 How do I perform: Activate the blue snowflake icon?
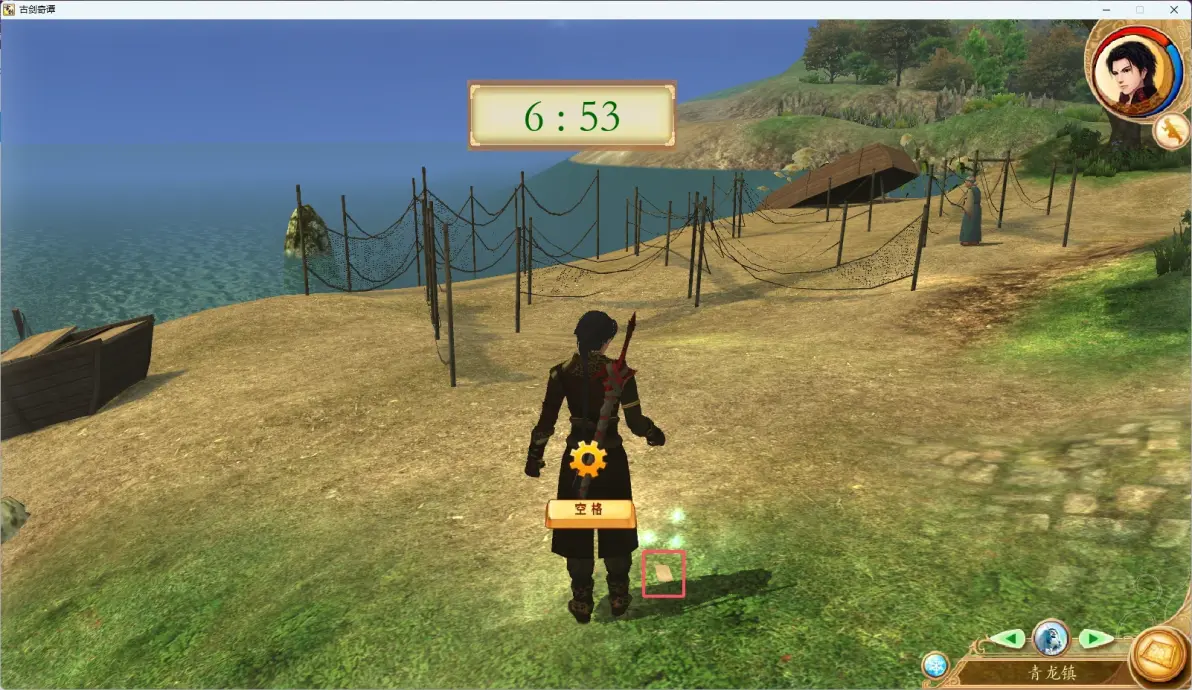[x=935, y=665]
